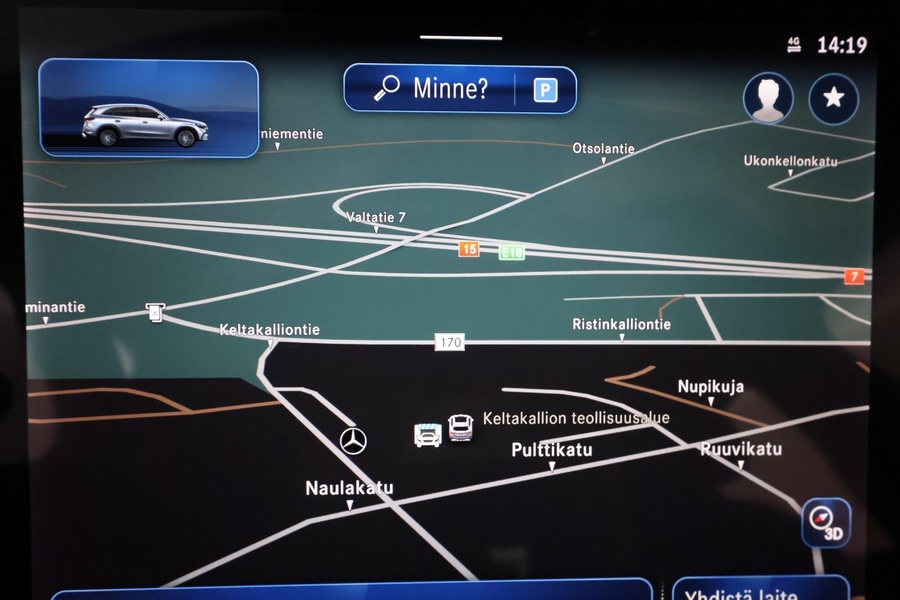Show favorites with the star button
Screen dimensions: 900x600
pos(833,98)
